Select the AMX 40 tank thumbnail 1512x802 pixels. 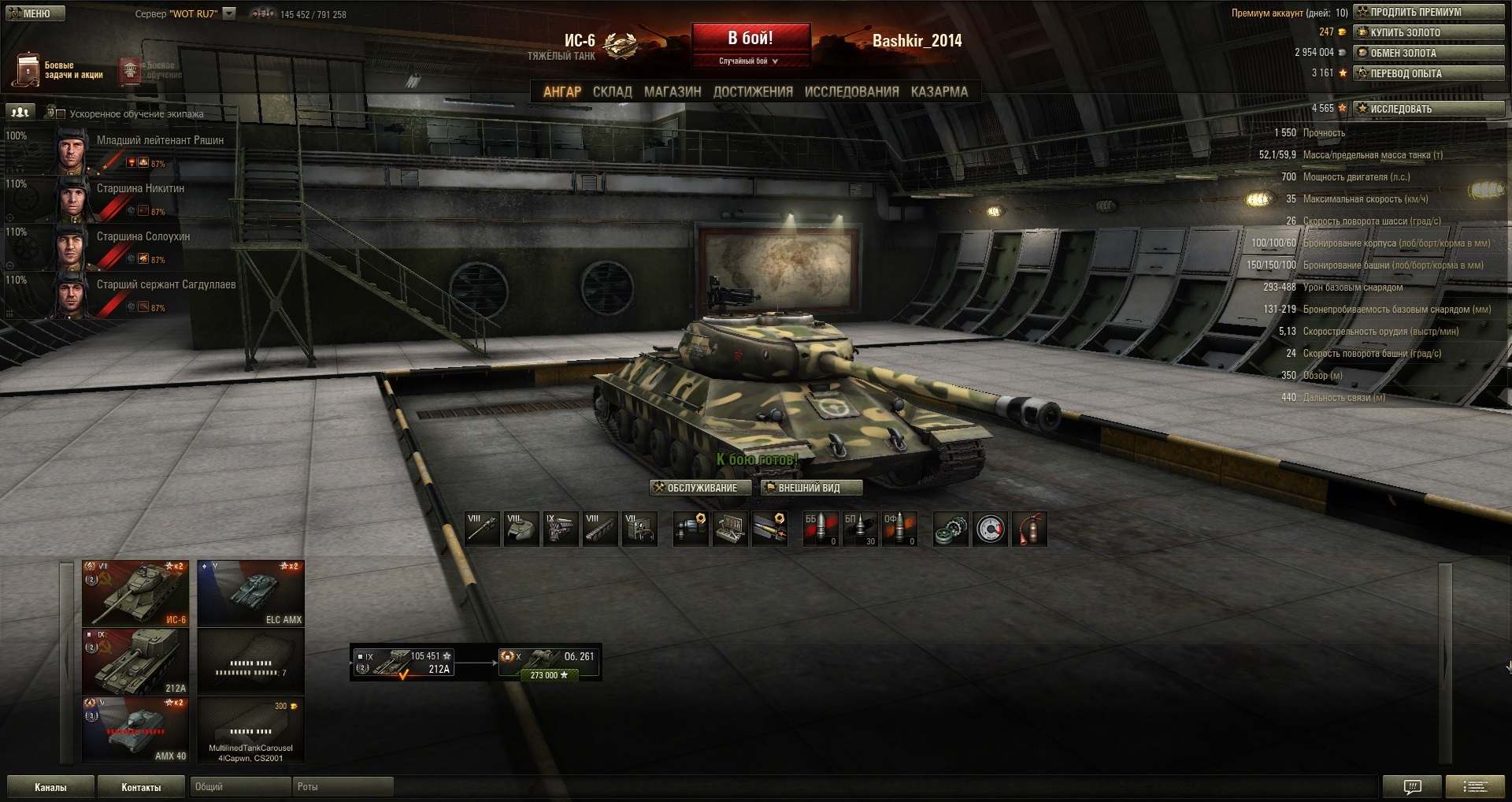135,730
